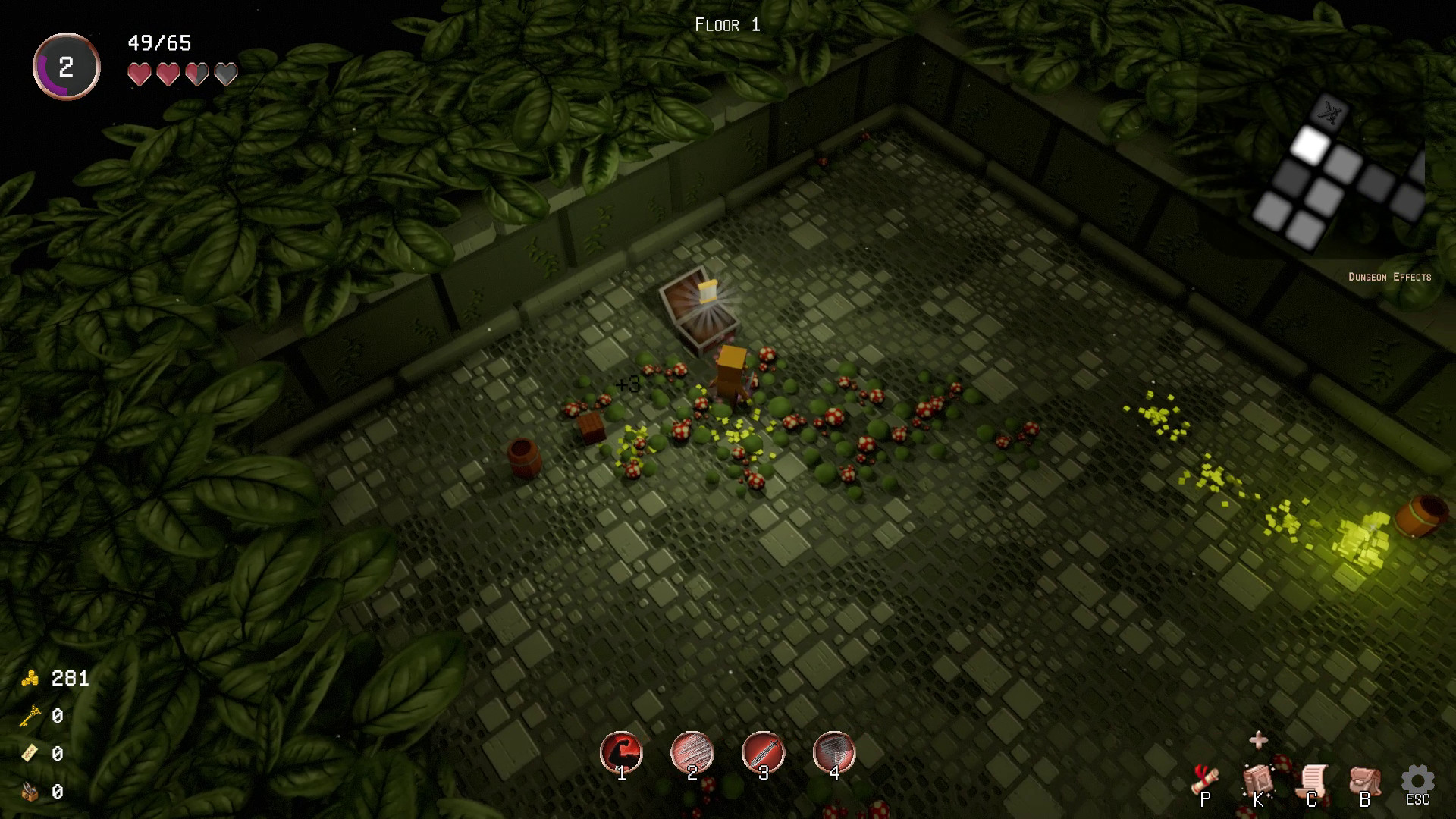Trigger the sword strike ability

point(763,752)
